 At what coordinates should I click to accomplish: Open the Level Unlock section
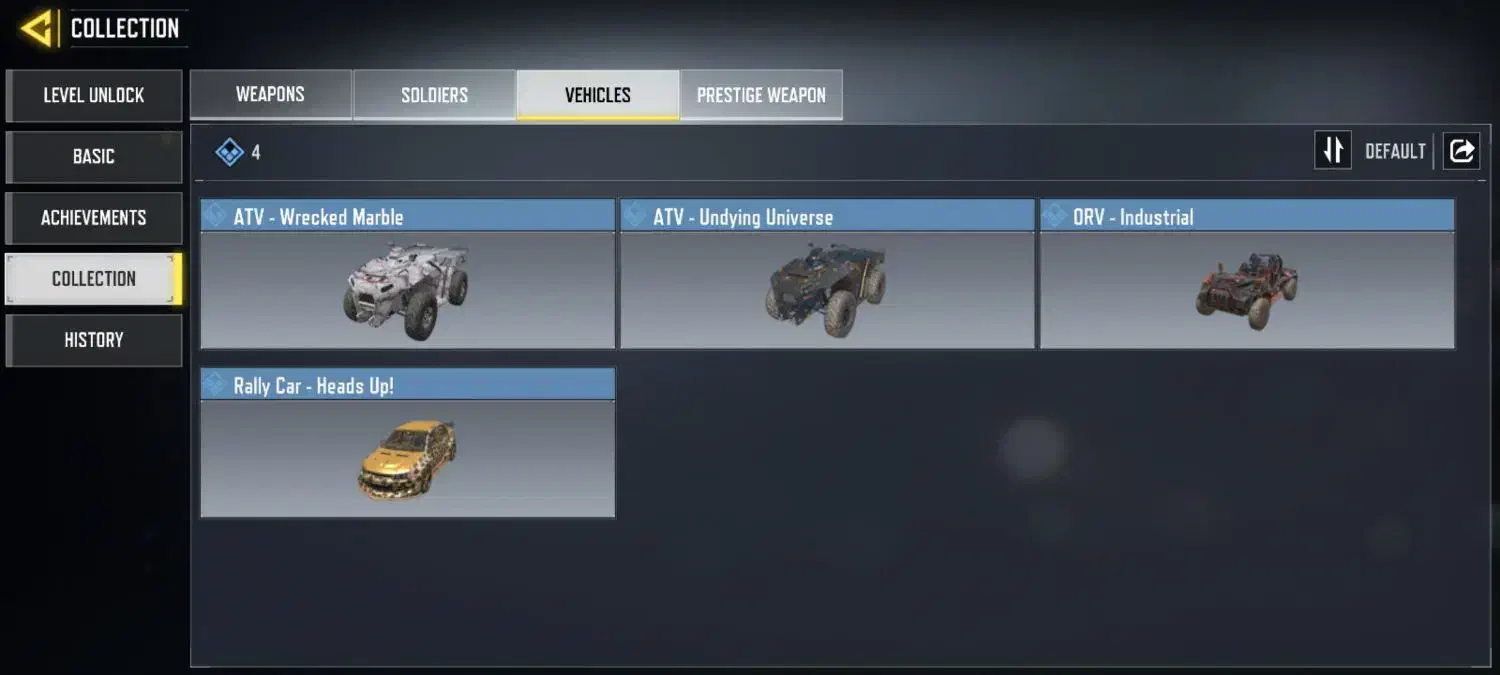[93, 96]
